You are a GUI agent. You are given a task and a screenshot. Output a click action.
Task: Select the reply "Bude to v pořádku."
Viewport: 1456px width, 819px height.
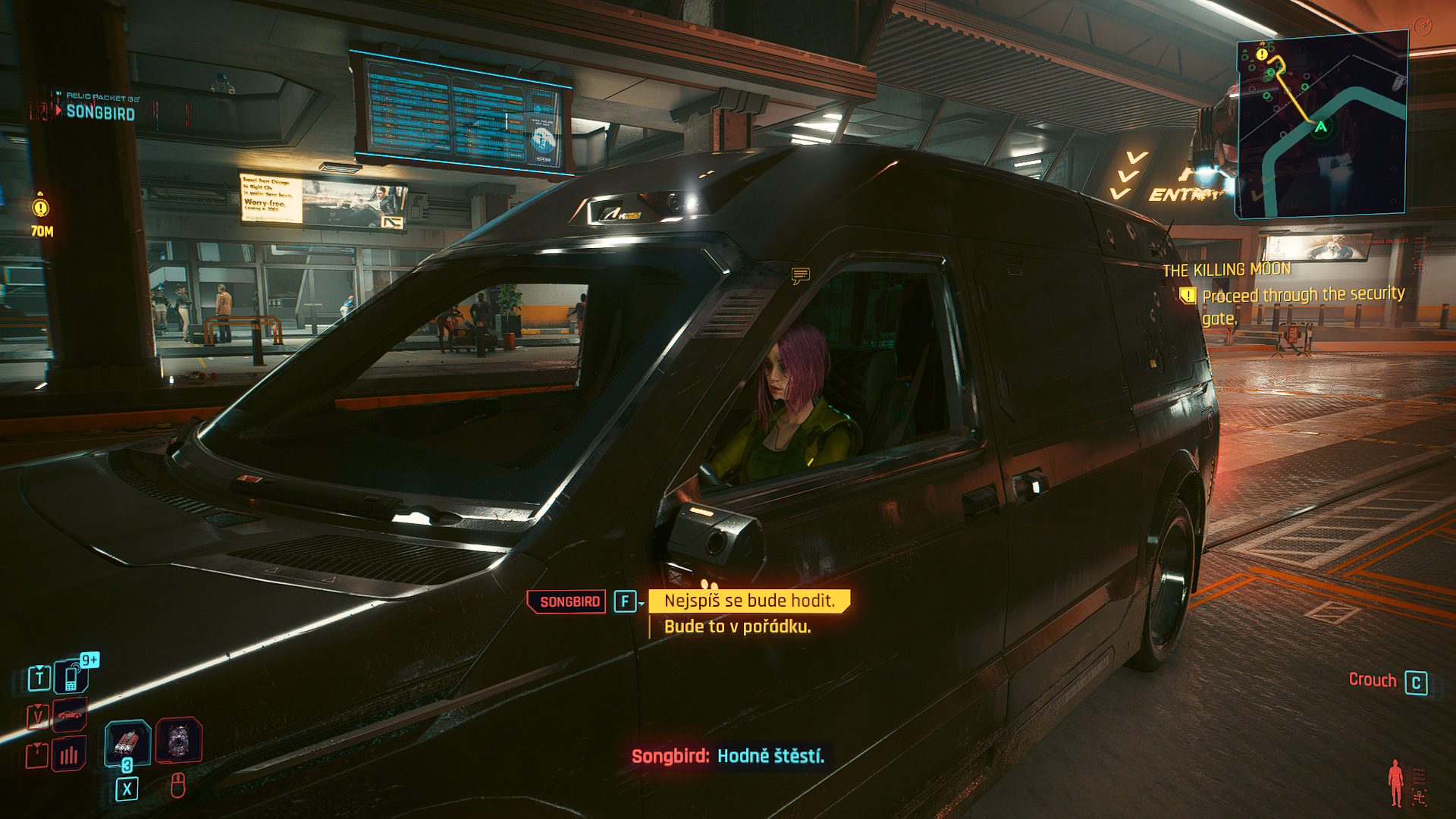[737, 627]
